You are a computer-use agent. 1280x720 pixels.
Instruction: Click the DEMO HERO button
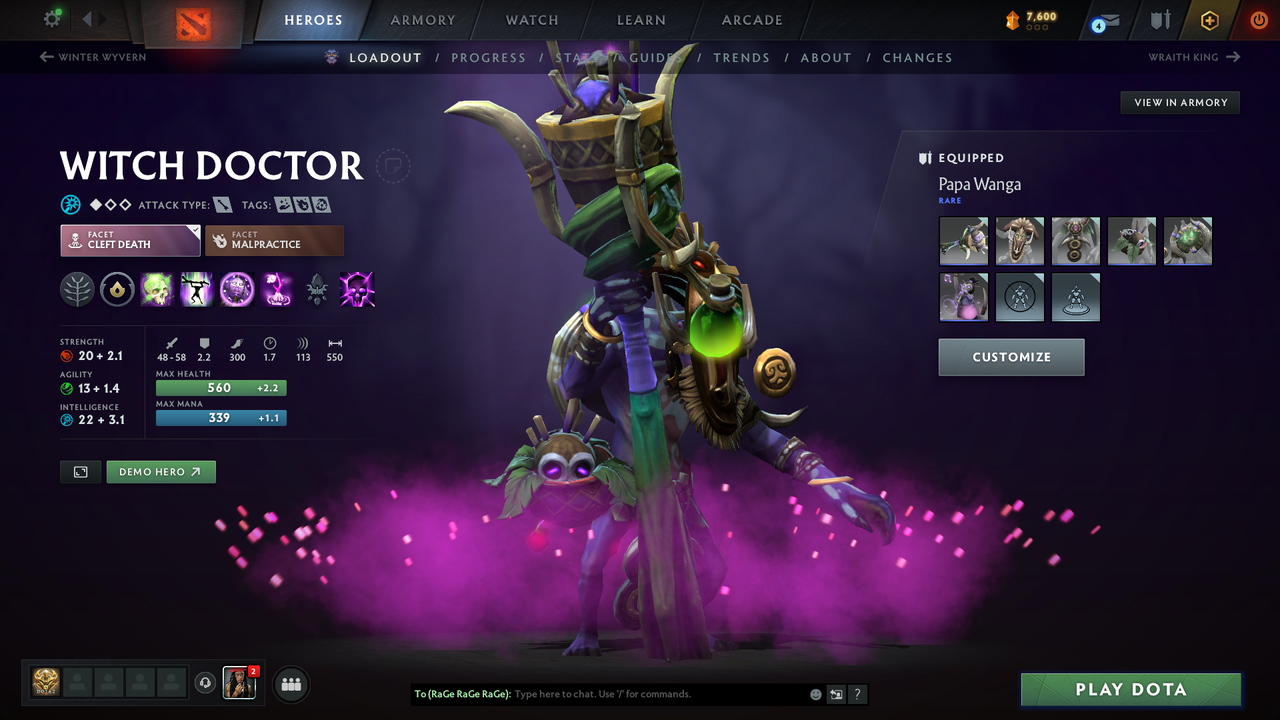point(160,471)
